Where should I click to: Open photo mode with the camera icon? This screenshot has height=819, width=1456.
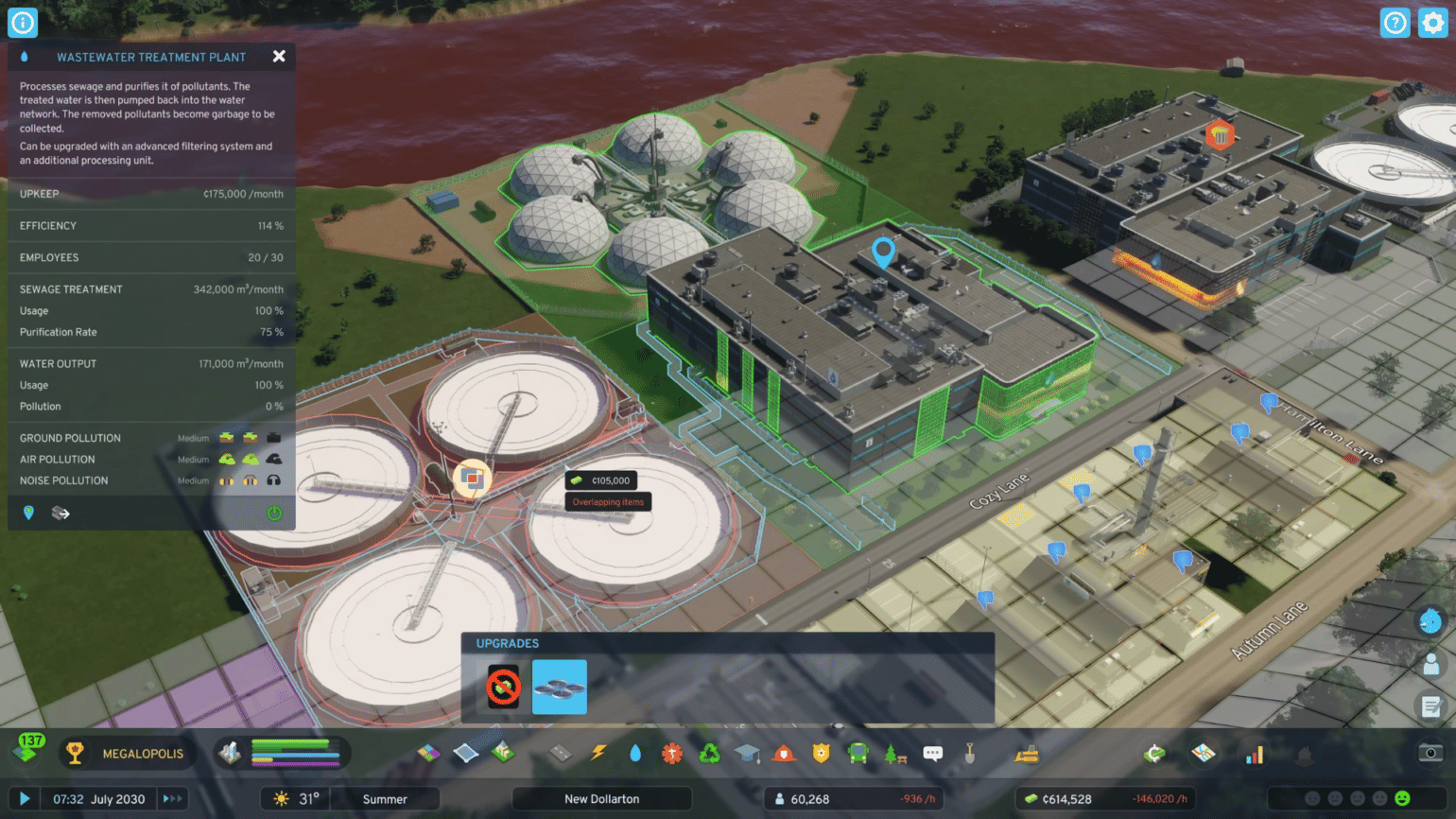pos(1430,753)
